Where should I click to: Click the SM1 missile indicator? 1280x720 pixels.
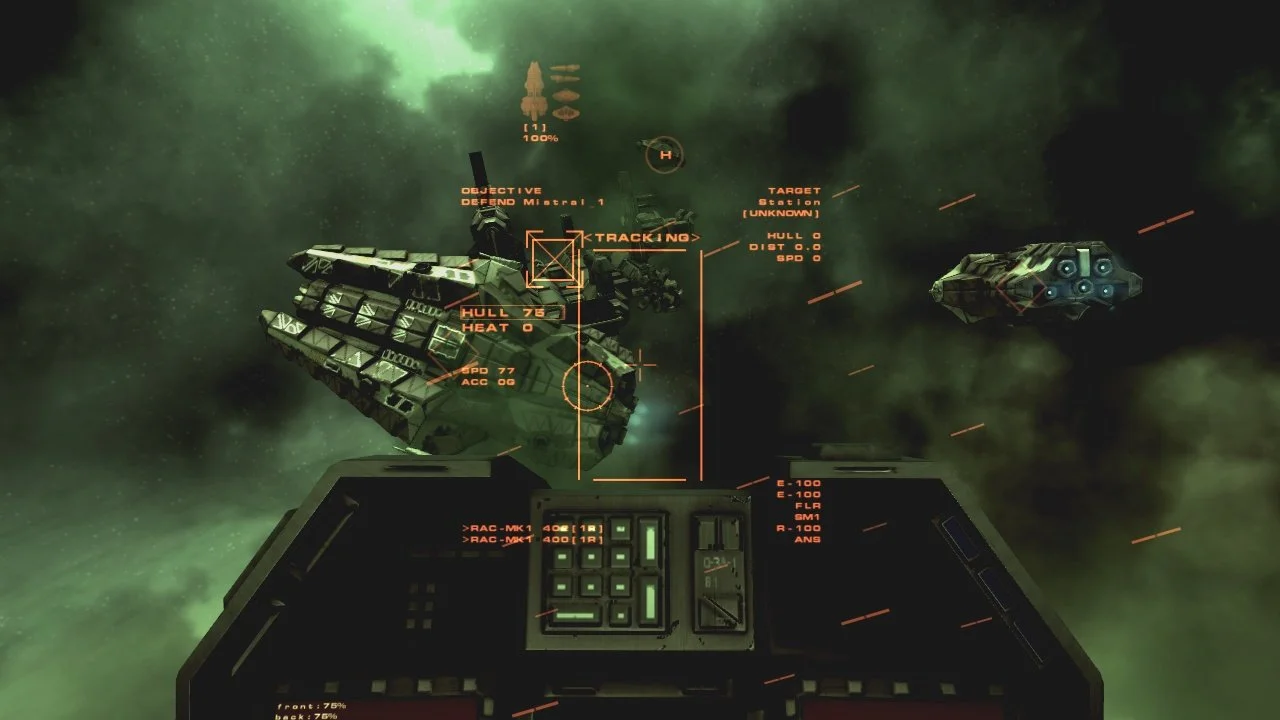click(x=806, y=517)
